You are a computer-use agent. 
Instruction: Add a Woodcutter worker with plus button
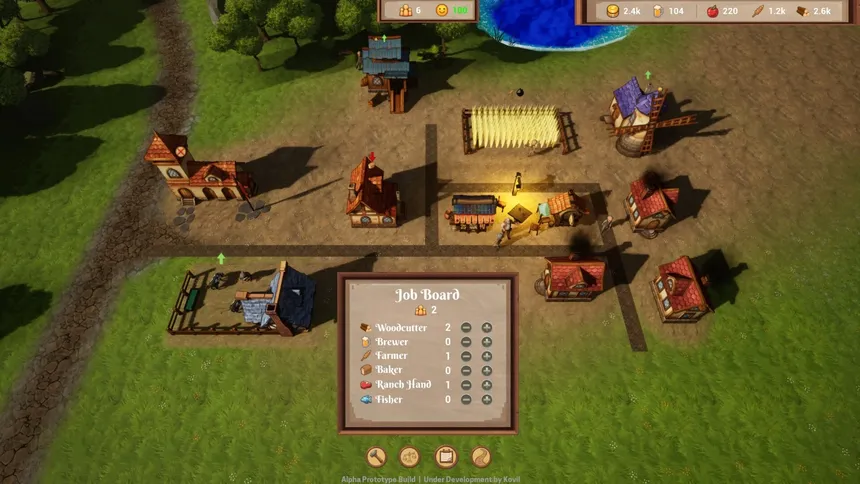(x=487, y=328)
